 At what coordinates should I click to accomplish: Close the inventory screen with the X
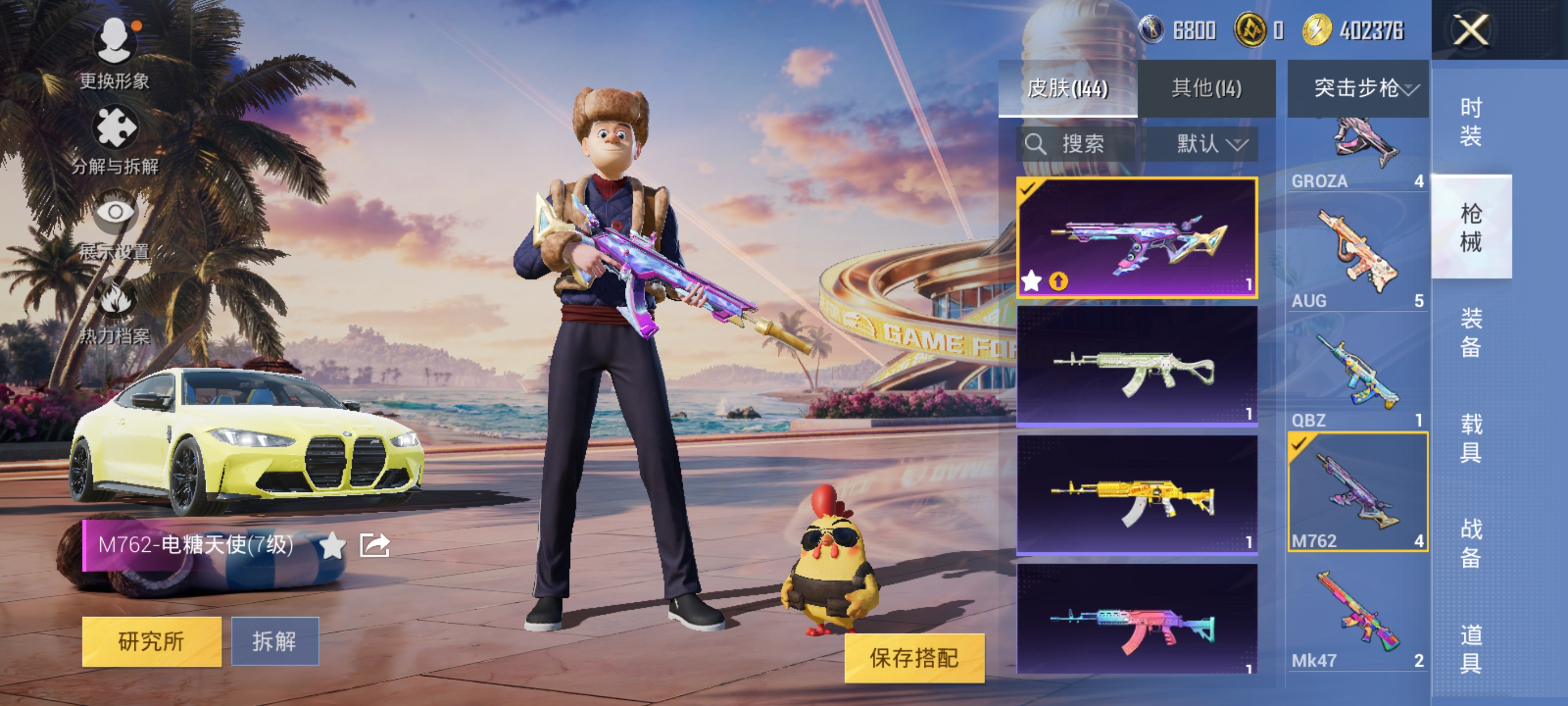pos(1470,30)
